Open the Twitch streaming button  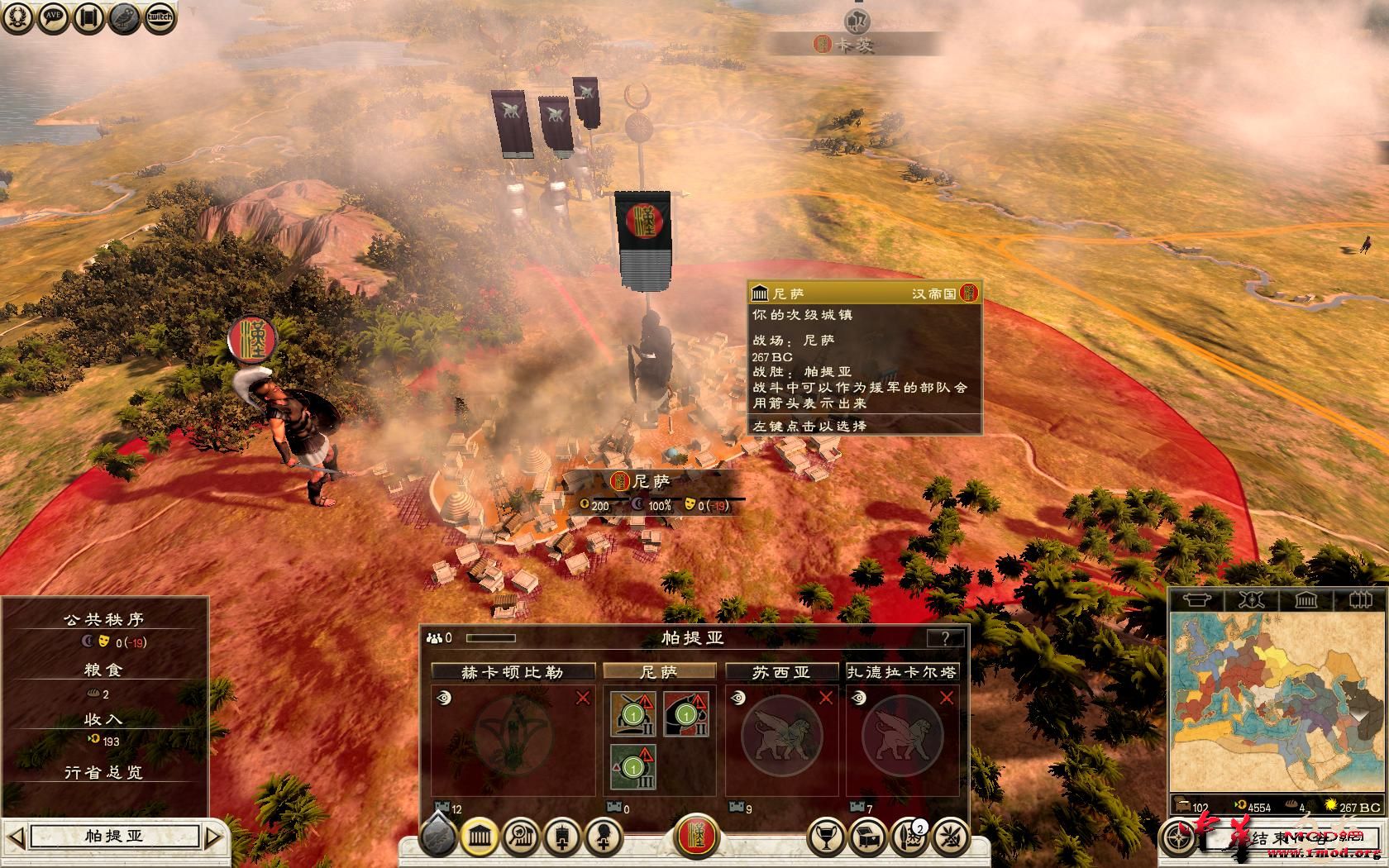coord(160,17)
